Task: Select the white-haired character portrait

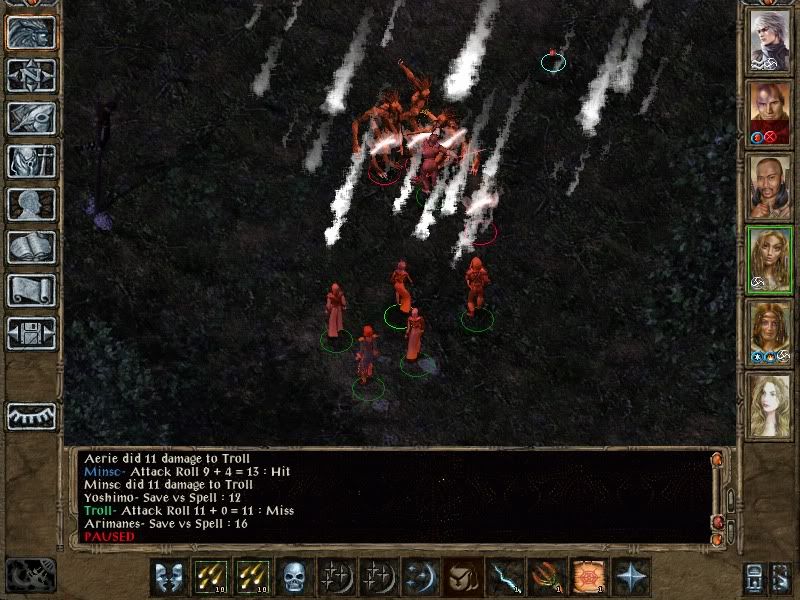Action: click(771, 43)
